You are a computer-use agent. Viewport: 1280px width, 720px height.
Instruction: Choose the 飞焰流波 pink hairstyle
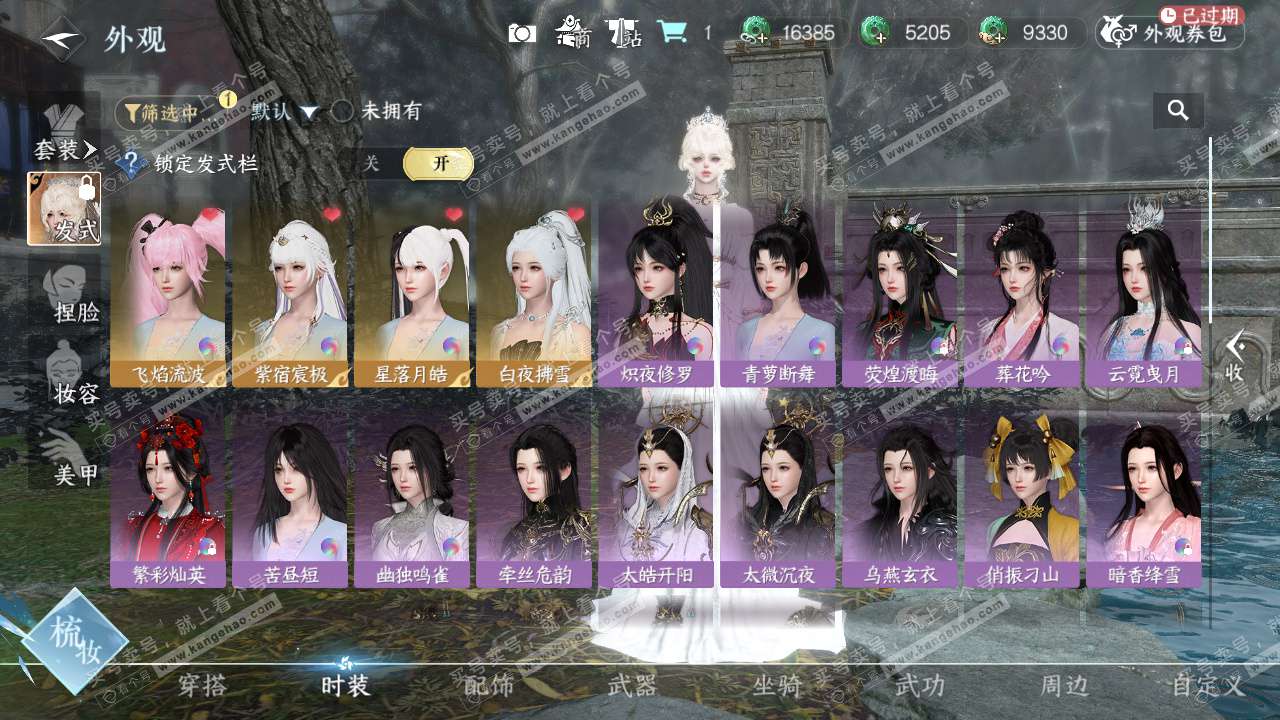pos(168,295)
